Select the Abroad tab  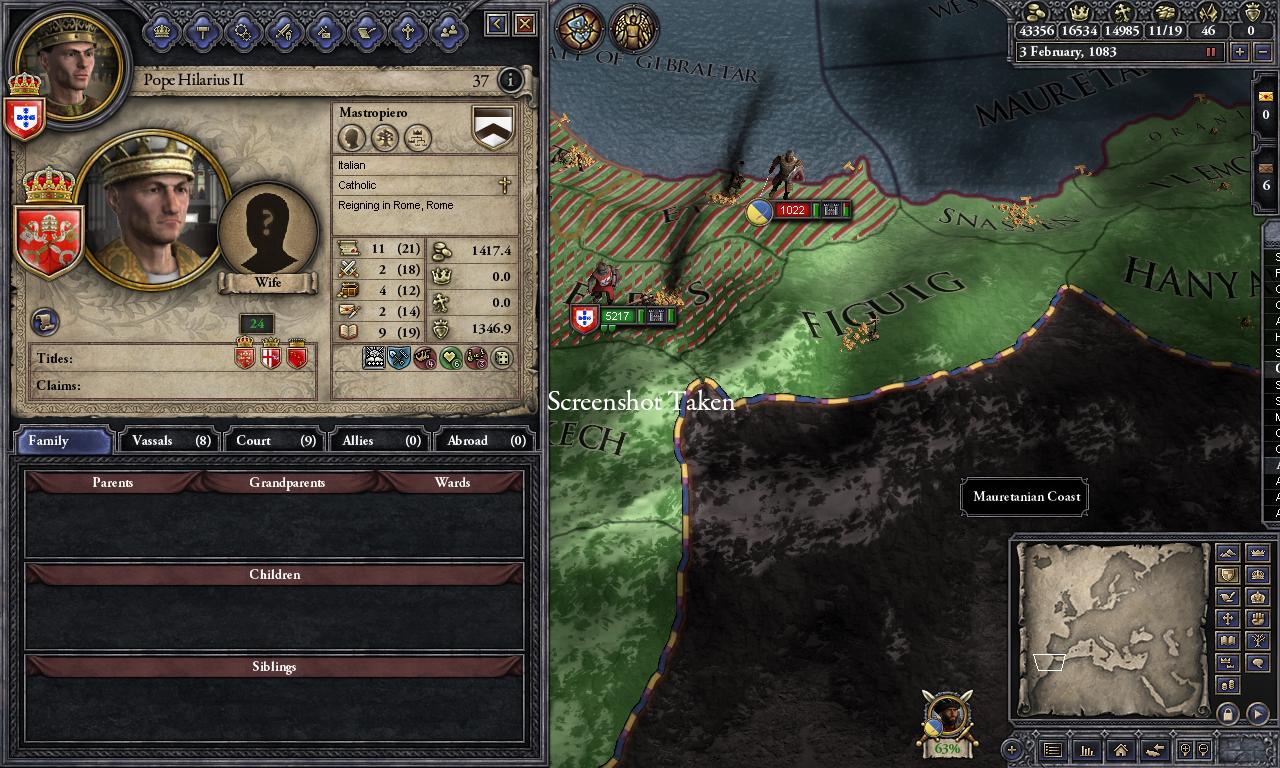pos(485,440)
